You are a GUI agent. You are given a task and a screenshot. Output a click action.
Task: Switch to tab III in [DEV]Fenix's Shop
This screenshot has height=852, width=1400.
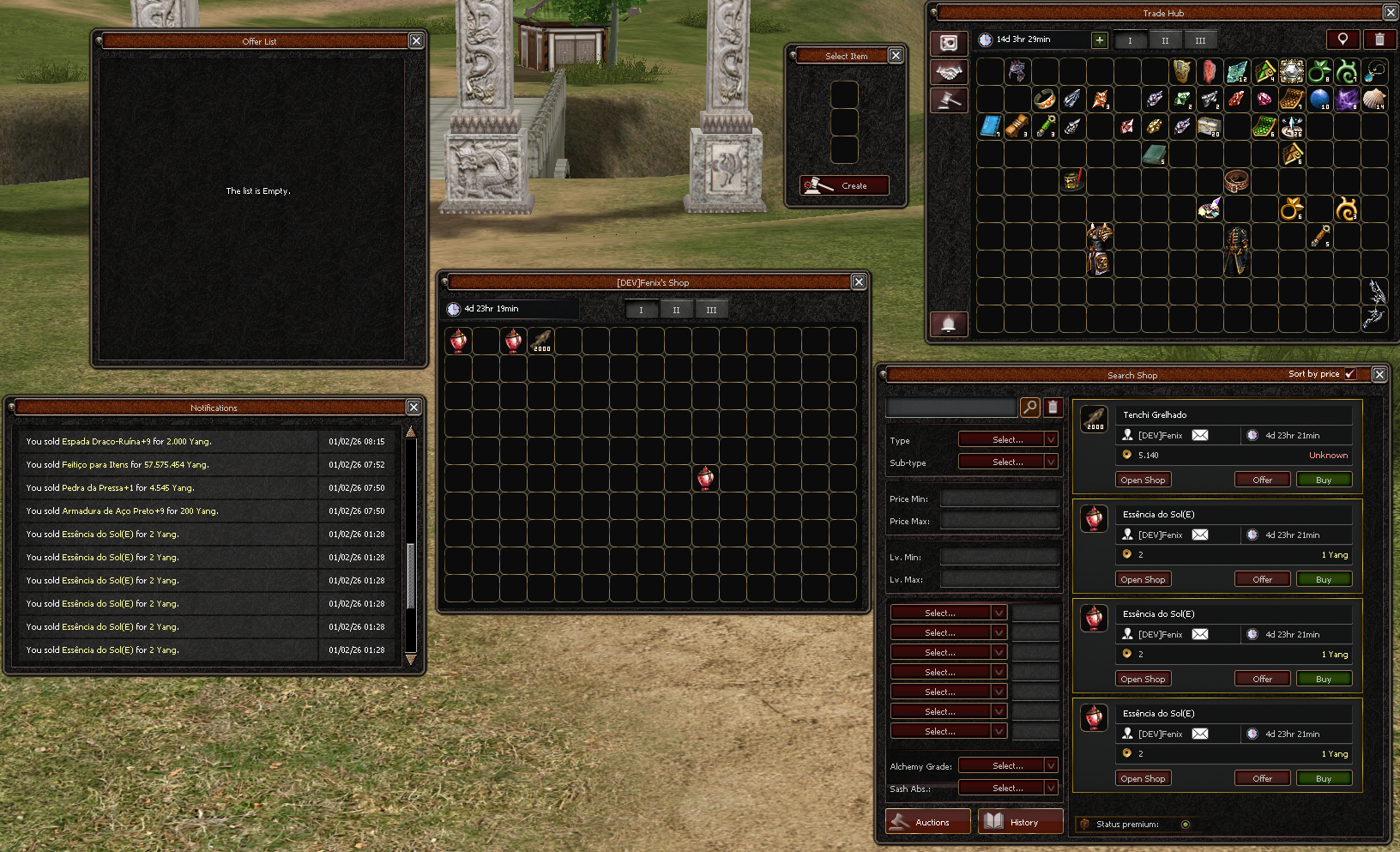pos(712,310)
